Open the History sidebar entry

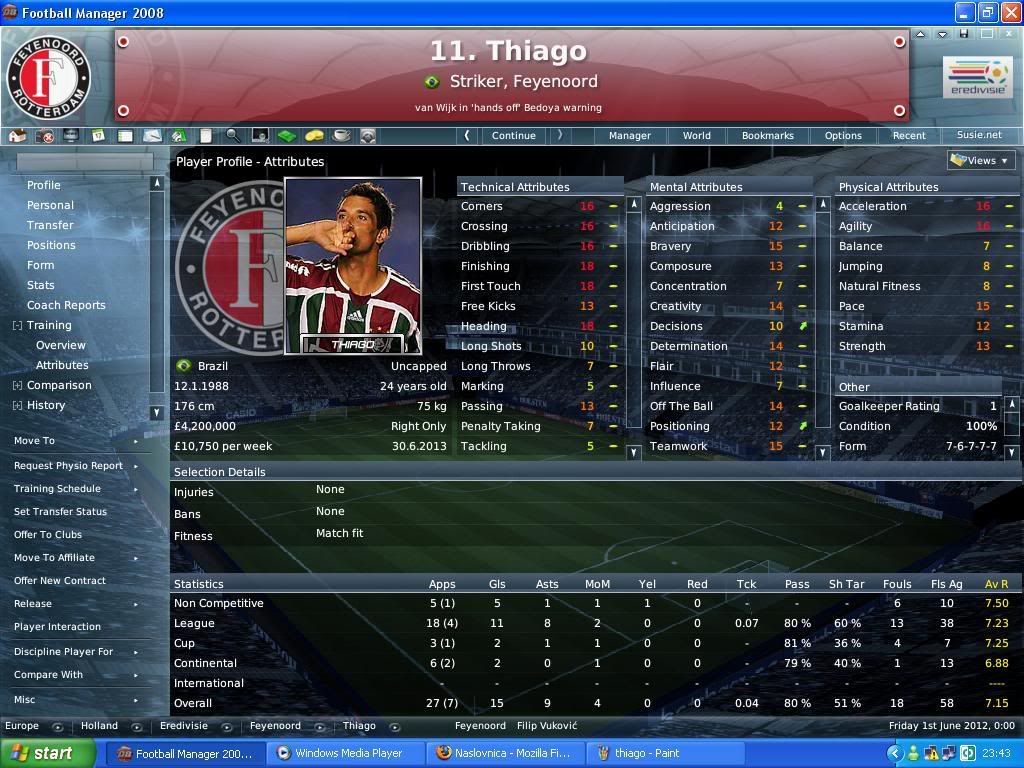(x=46, y=405)
